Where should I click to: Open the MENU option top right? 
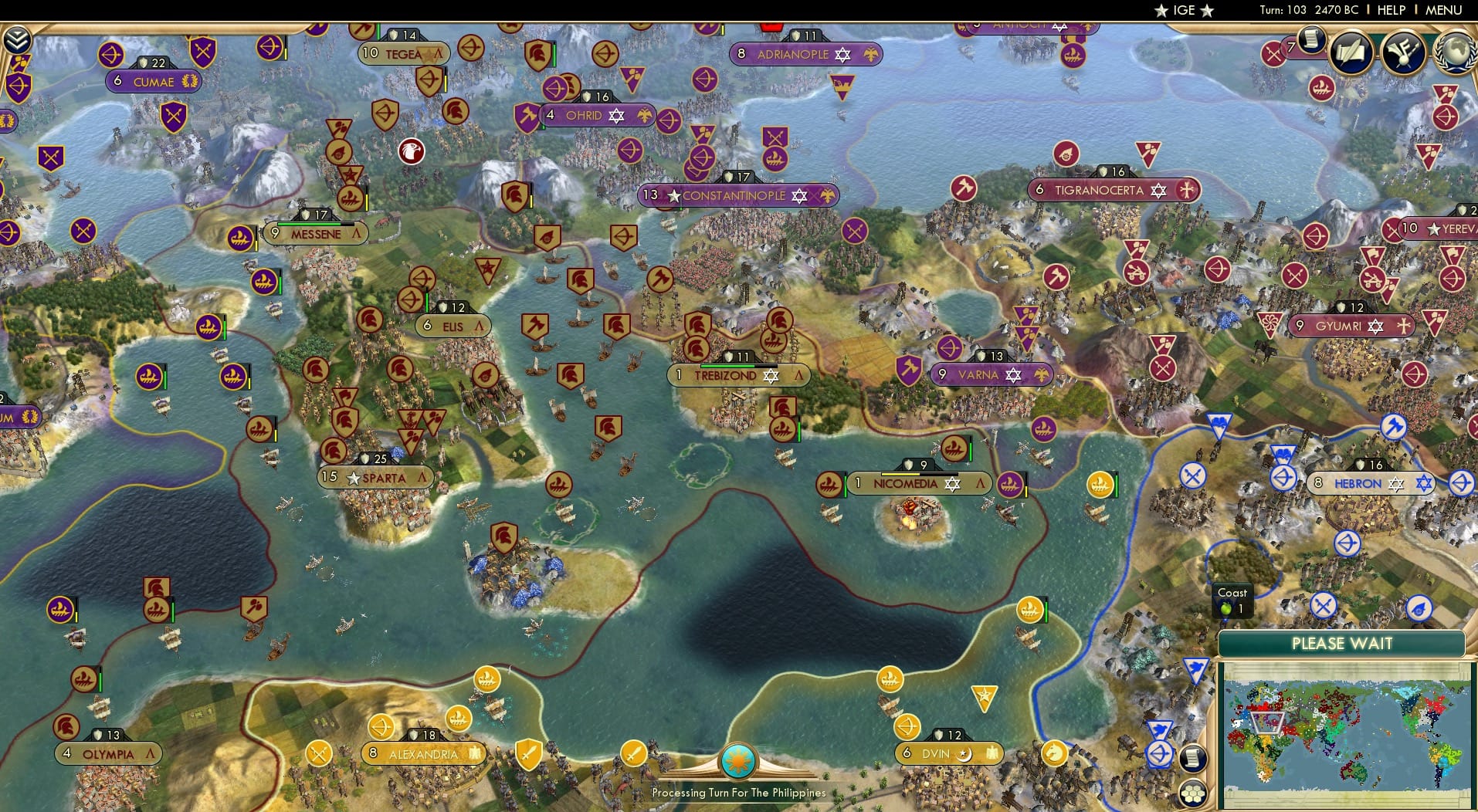[1443, 10]
